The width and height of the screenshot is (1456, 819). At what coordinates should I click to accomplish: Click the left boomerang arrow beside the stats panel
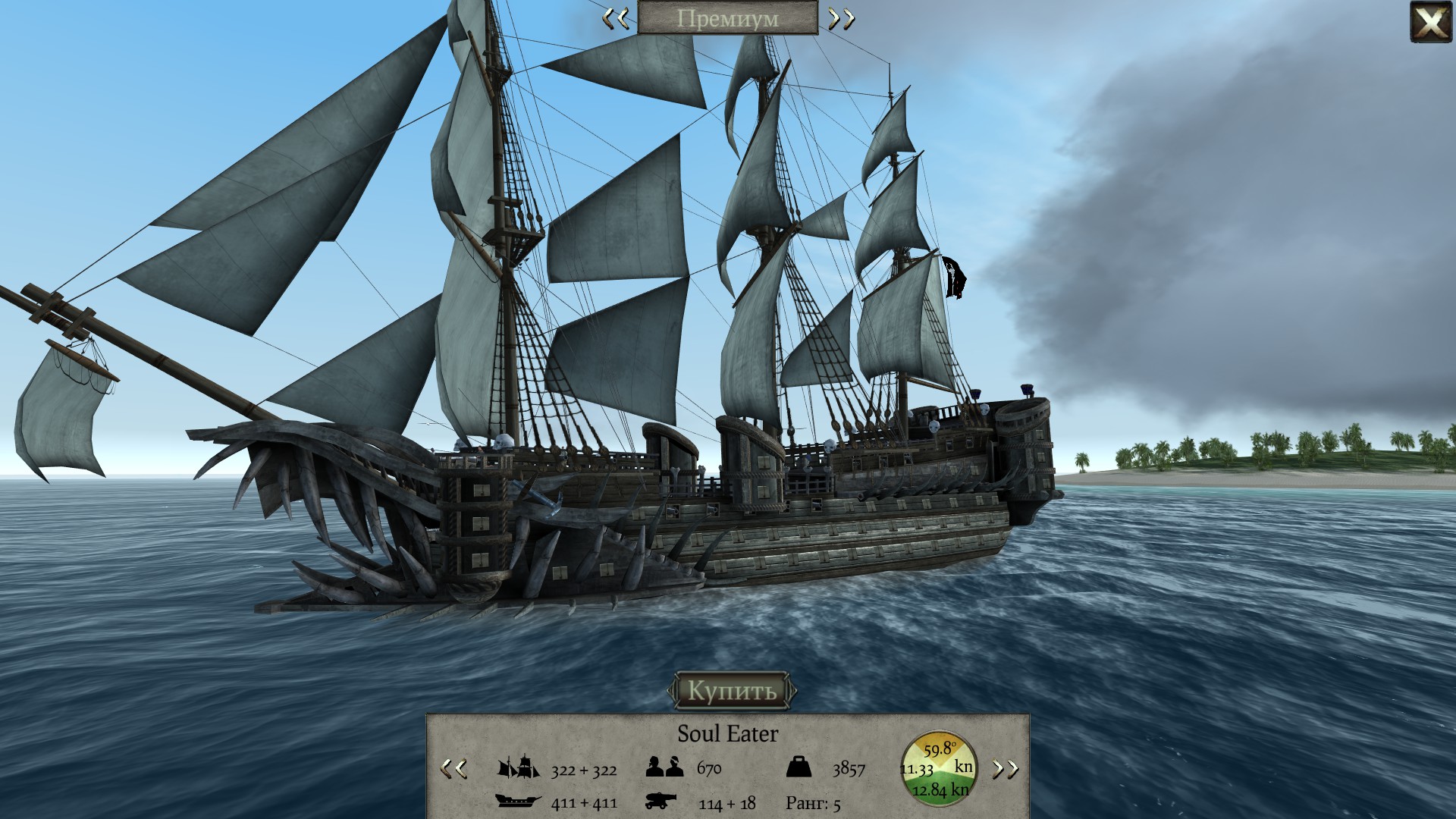[x=452, y=768]
